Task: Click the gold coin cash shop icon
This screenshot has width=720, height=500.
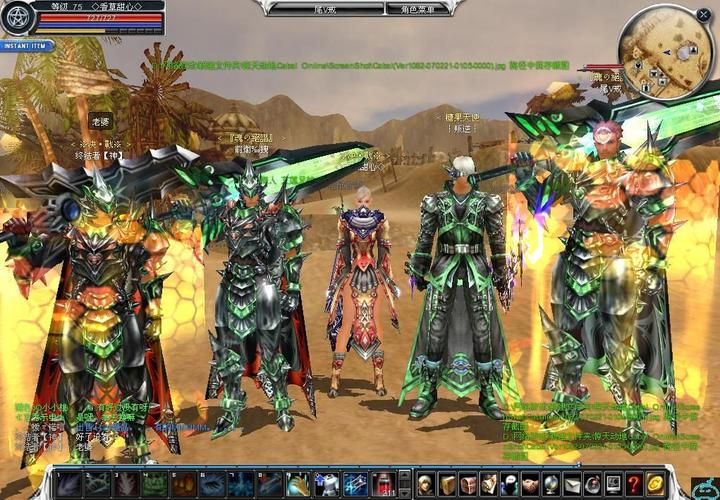Action: [655, 483]
